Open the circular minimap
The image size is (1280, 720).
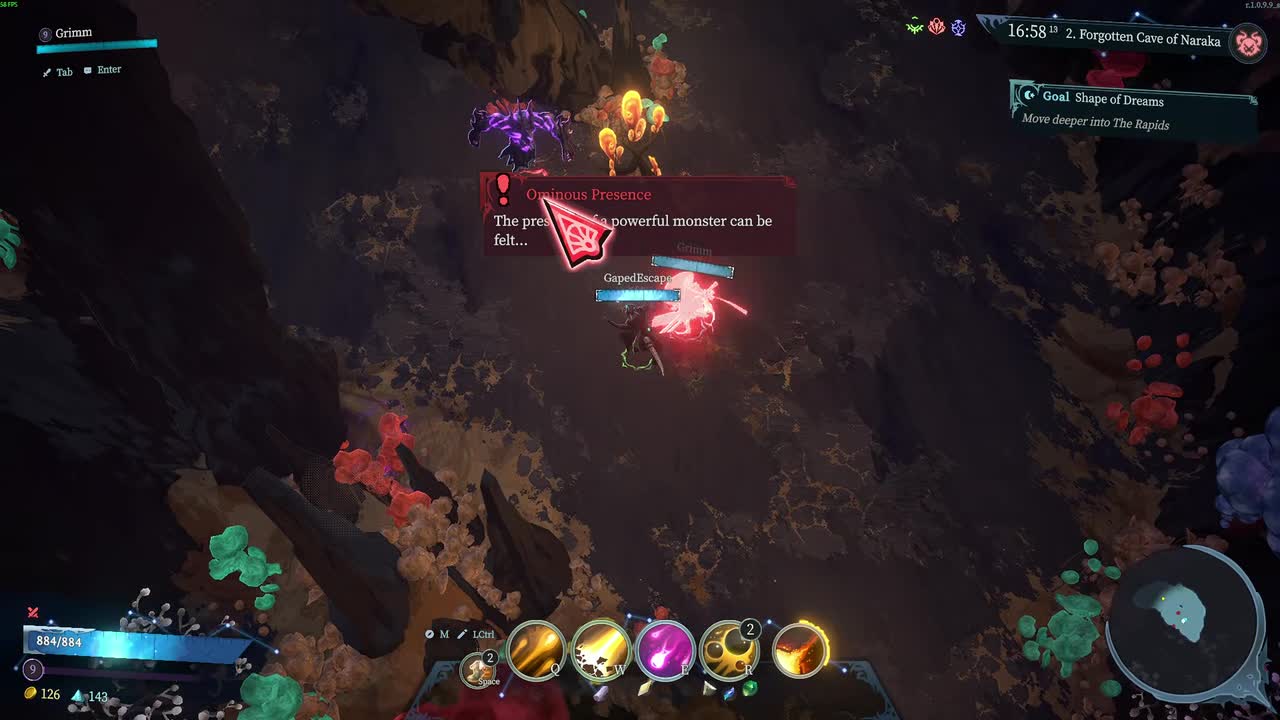coord(1184,618)
